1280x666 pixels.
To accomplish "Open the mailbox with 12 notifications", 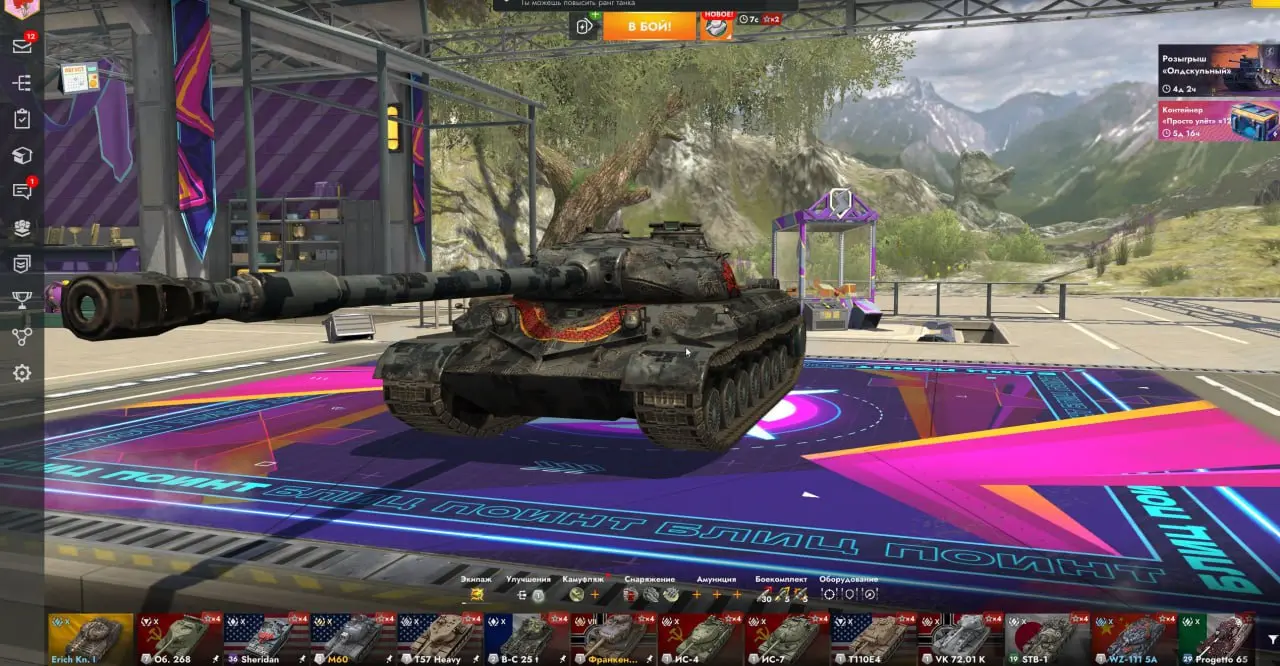I will 22,46.
